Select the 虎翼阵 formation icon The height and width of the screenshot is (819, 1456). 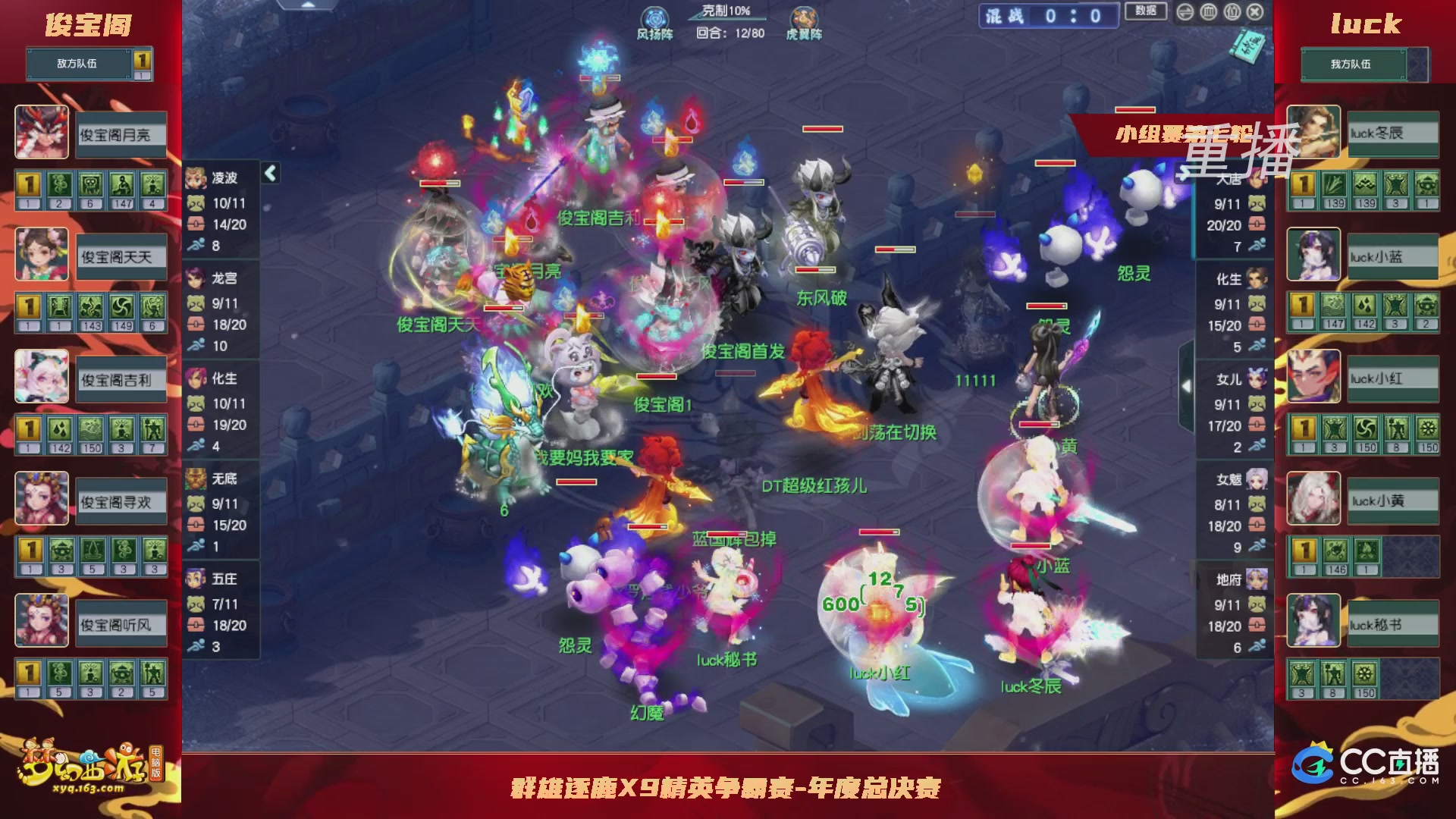(805, 16)
